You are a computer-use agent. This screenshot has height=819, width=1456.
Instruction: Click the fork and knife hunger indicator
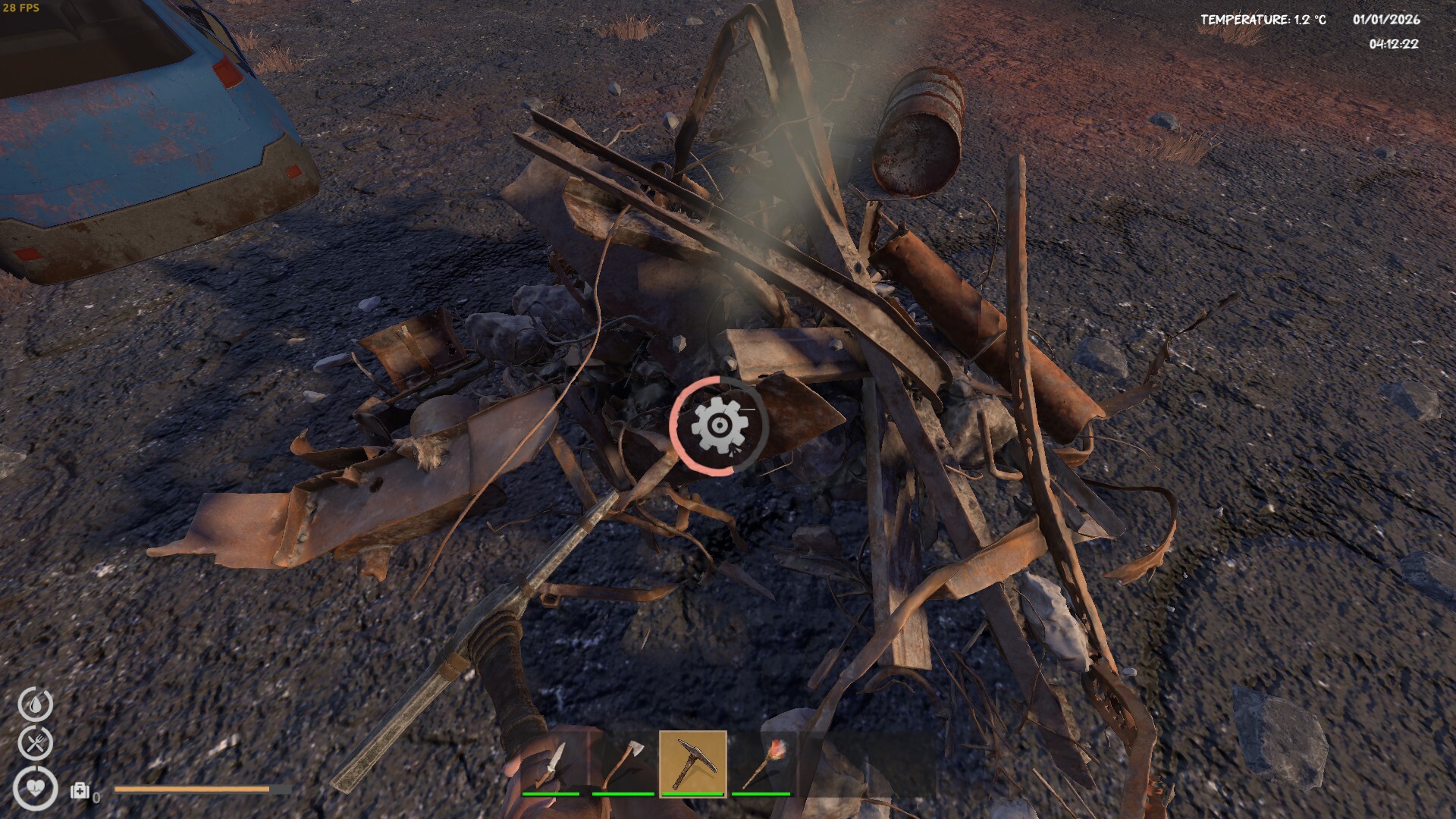click(36, 743)
